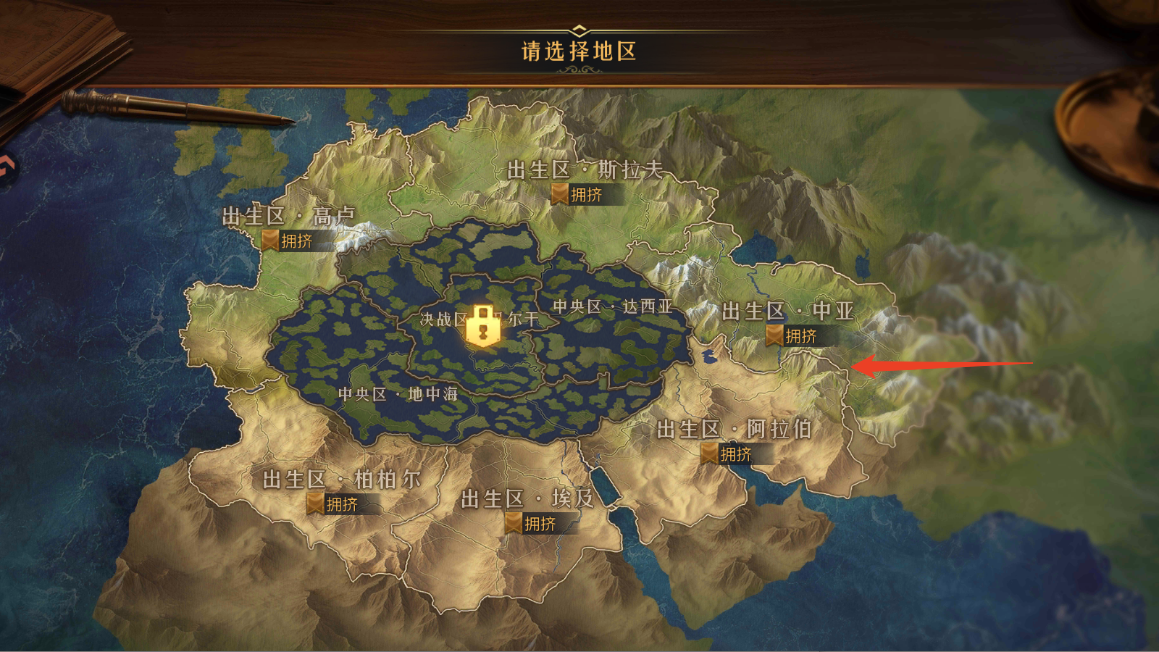
Task: Click the golden padlock on the locked 决战区
Action: [x=483, y=326]
